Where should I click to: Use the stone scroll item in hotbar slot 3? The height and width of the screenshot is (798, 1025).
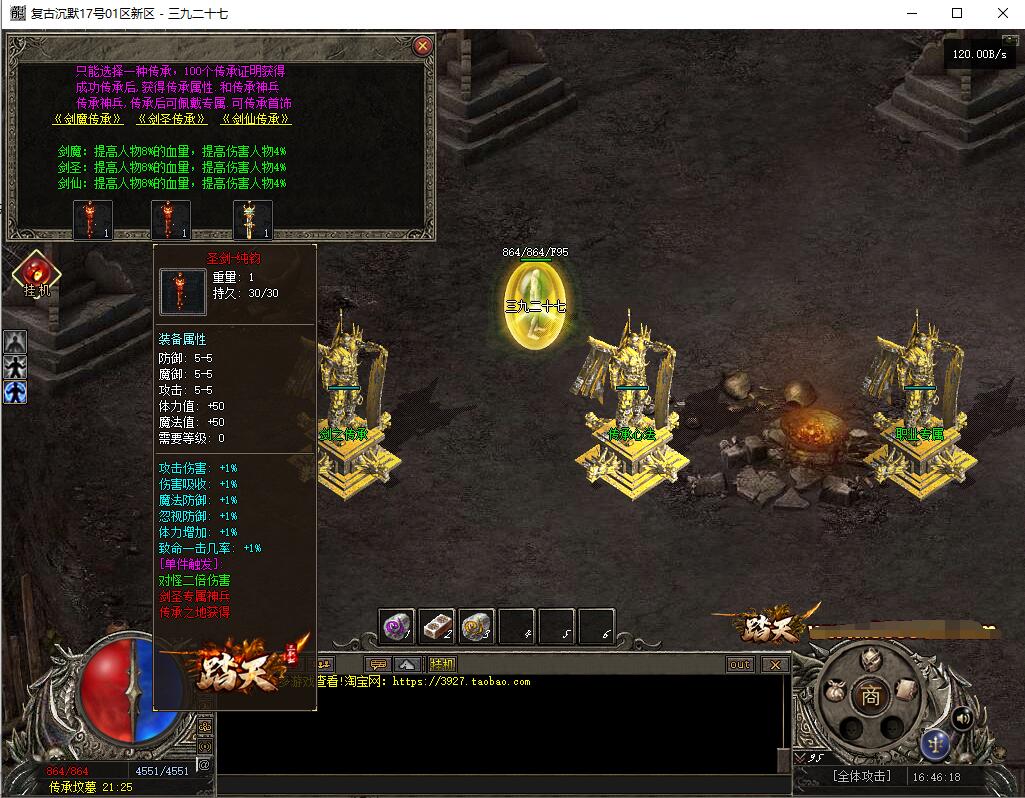click(477, 627)
